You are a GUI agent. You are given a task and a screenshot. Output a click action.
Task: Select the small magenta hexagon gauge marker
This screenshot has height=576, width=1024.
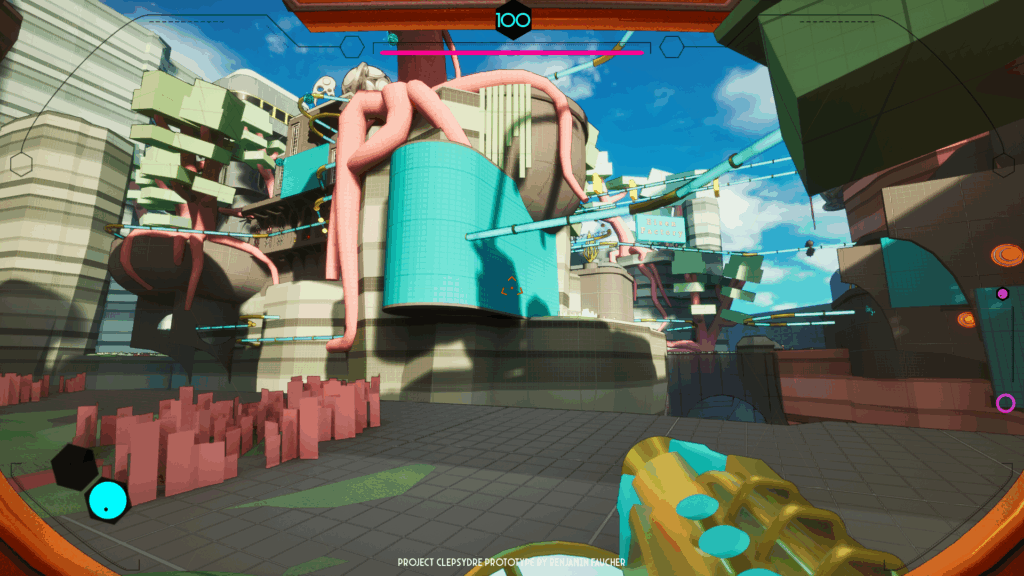coord(1002,294)
